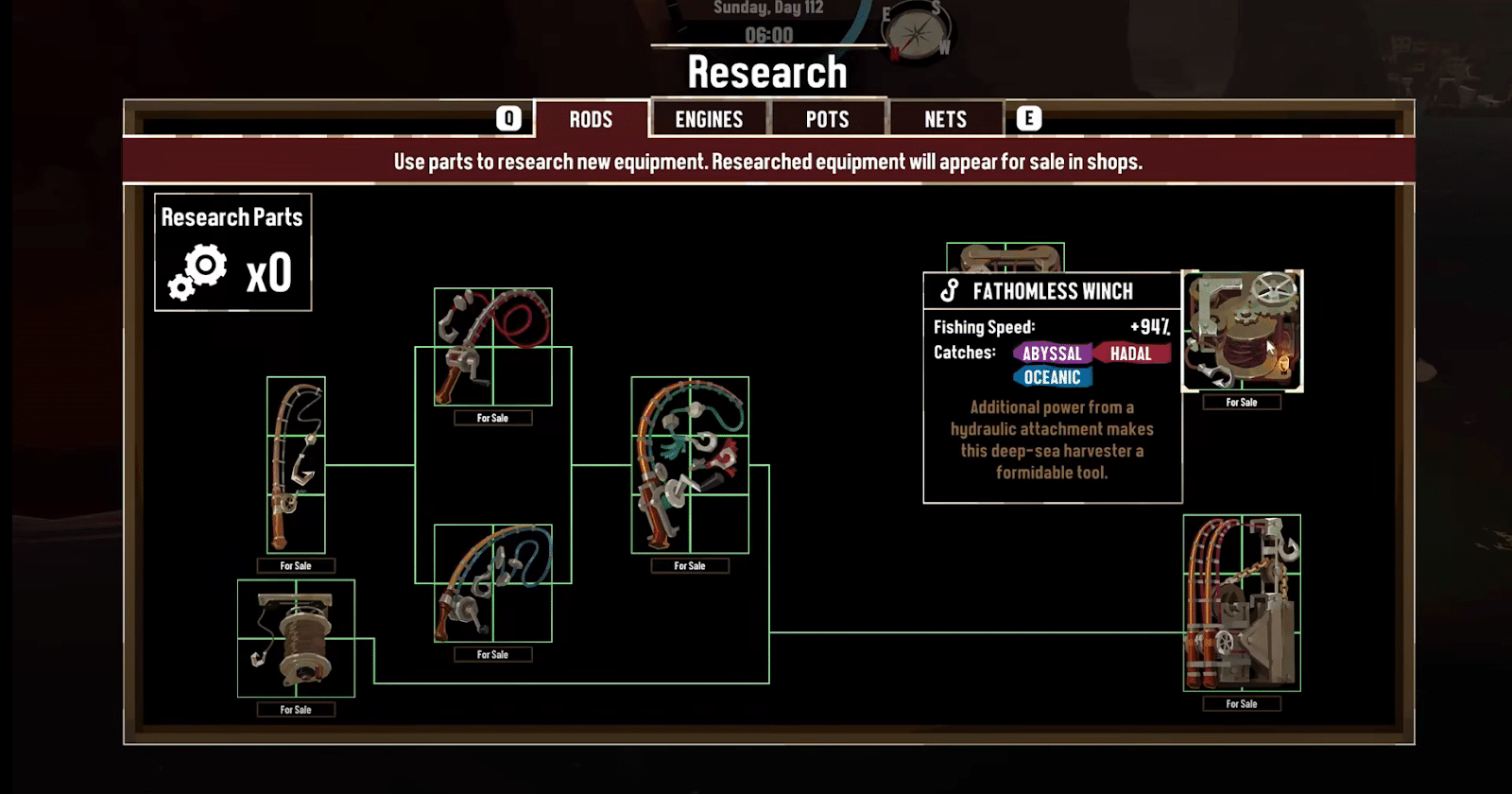Select the Fathomless Winch research item
Screen dimensions: 1512x794
(x=1242, y=331)
